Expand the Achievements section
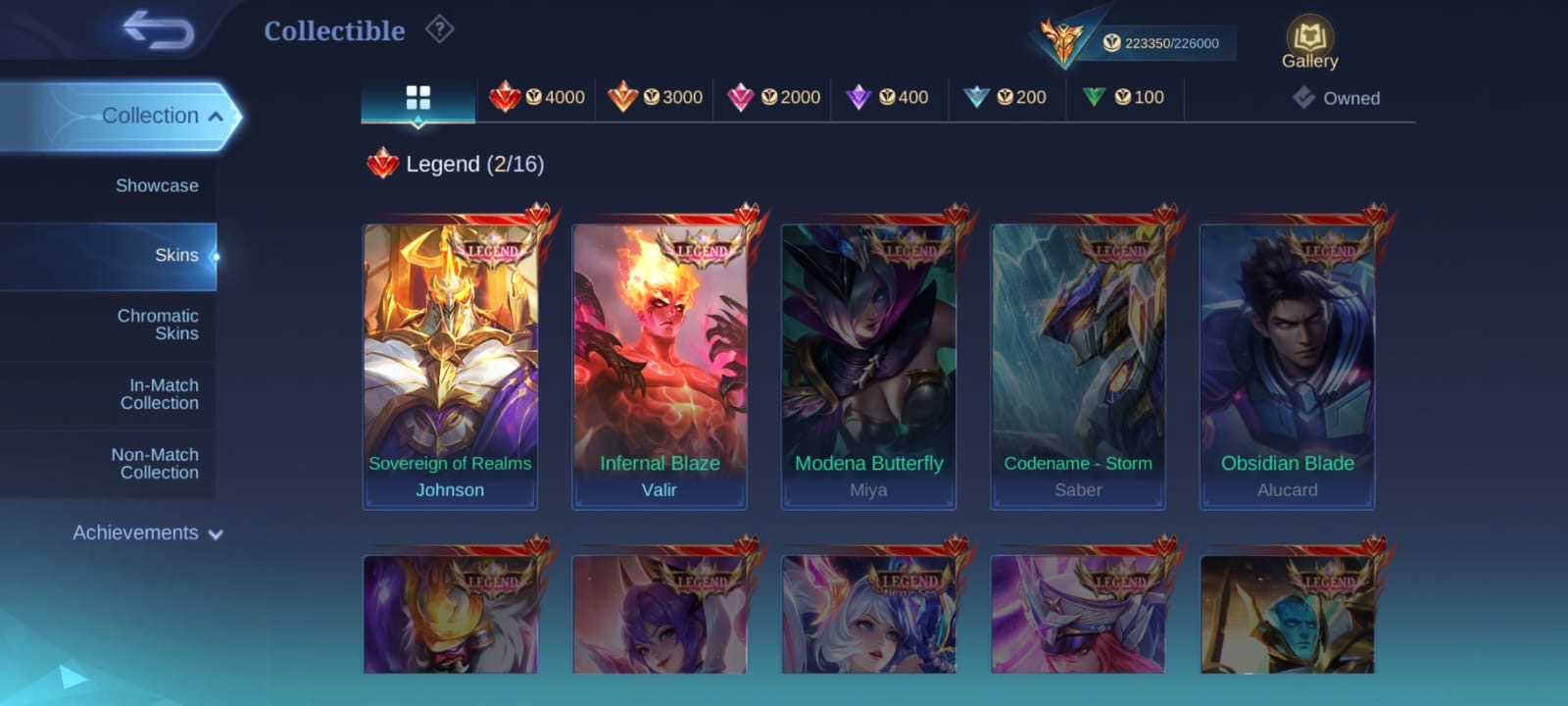This screenshot has width=1568, height=706. (x=147, y=532)
